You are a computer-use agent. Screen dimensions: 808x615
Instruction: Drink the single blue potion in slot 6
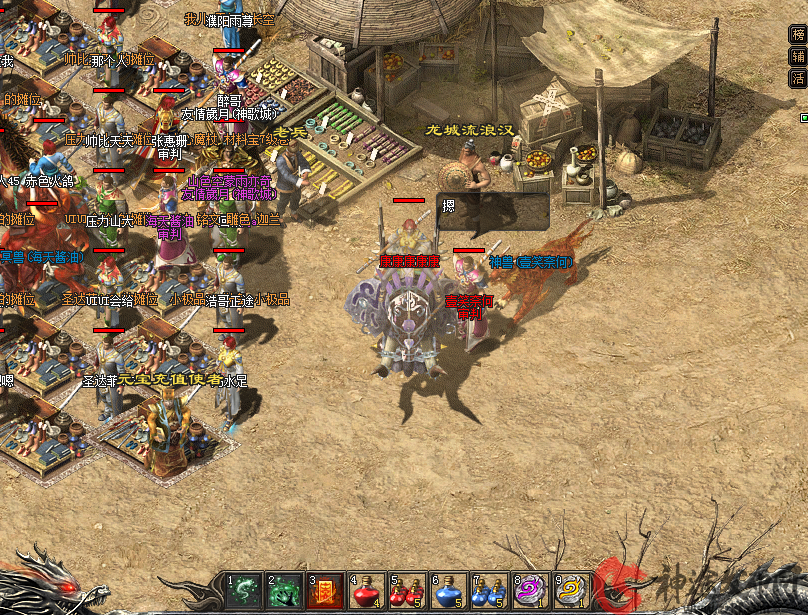448,590
